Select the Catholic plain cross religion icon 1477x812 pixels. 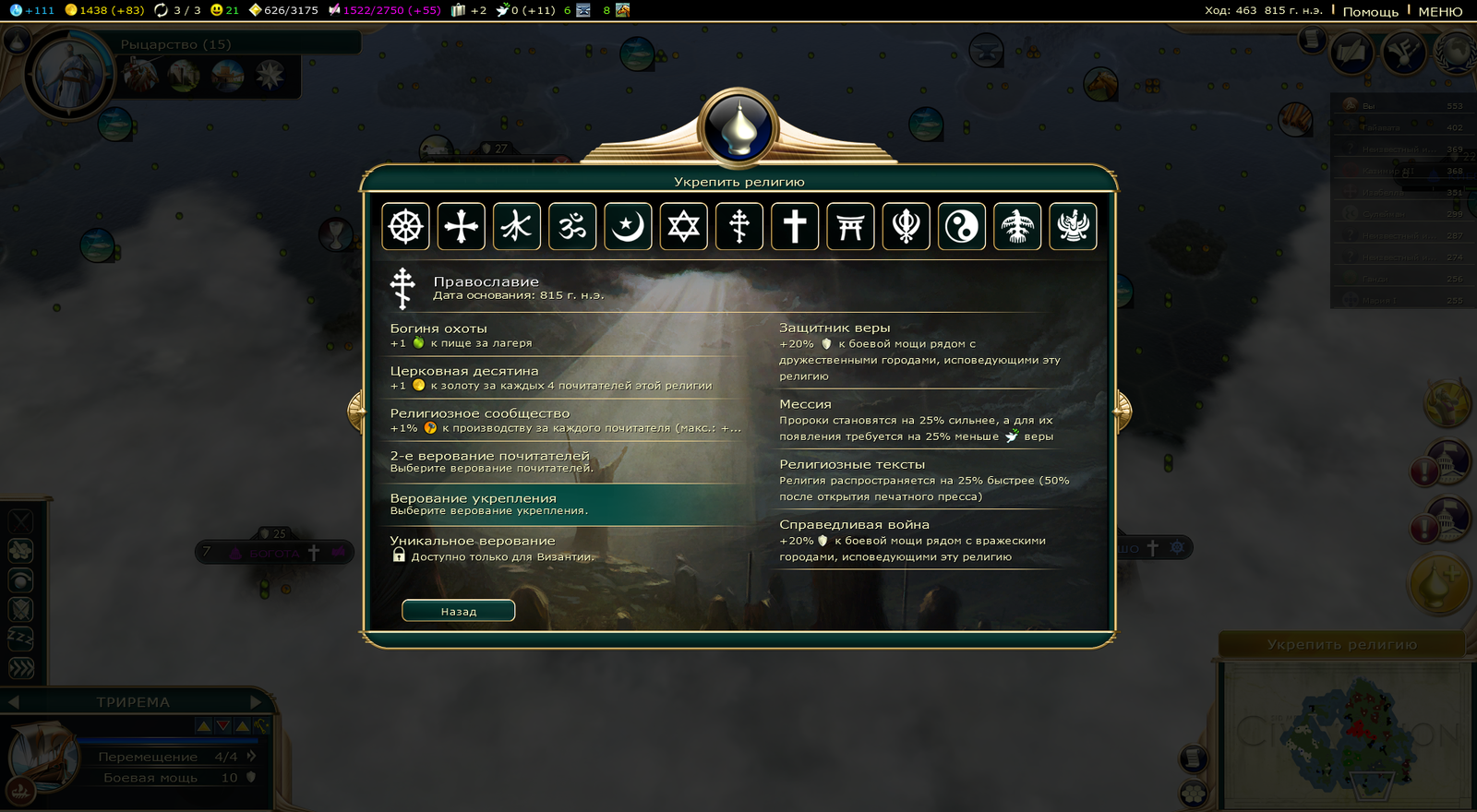click(795, 226)
